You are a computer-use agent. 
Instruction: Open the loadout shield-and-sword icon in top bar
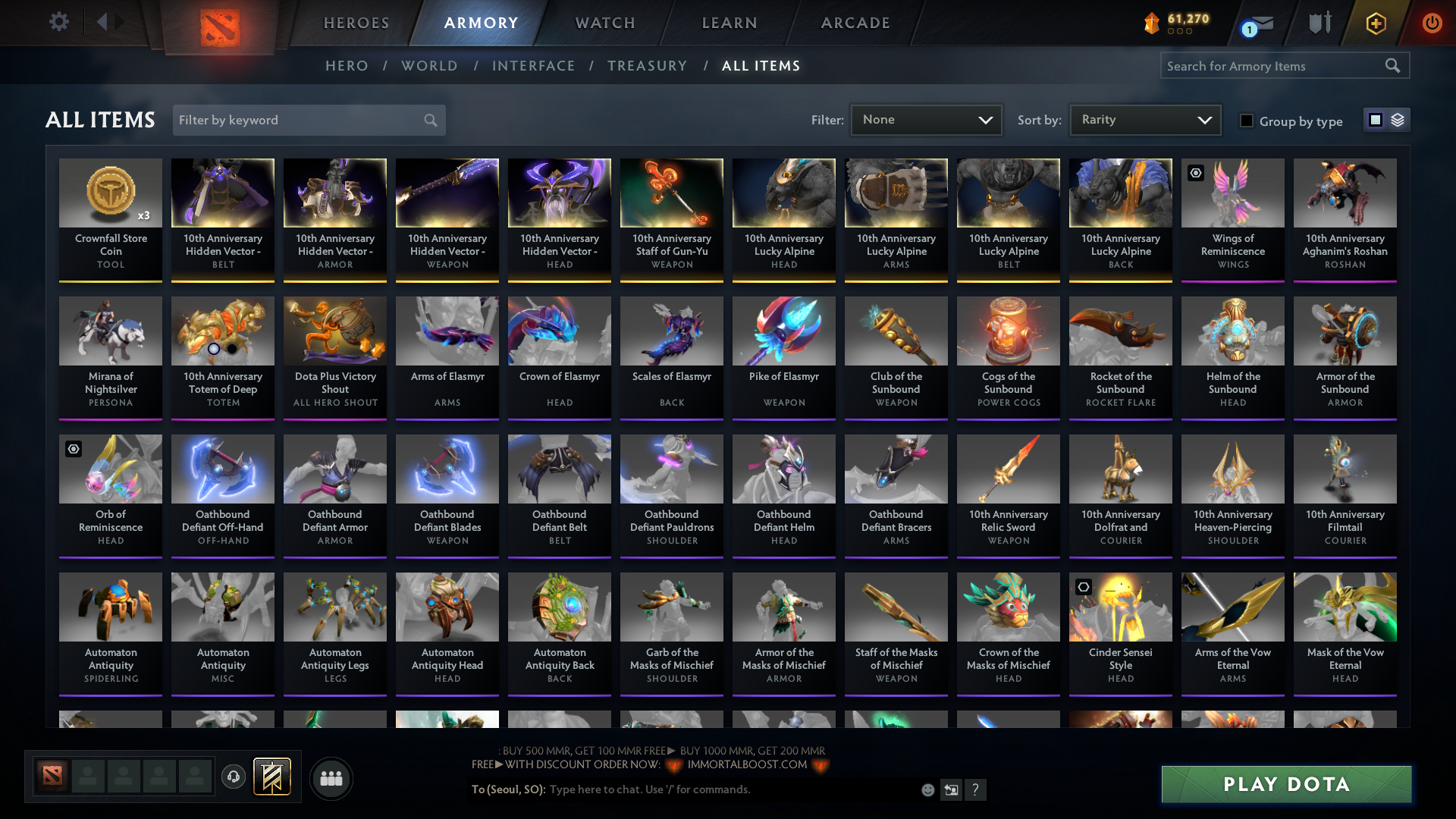point(1319,22)
